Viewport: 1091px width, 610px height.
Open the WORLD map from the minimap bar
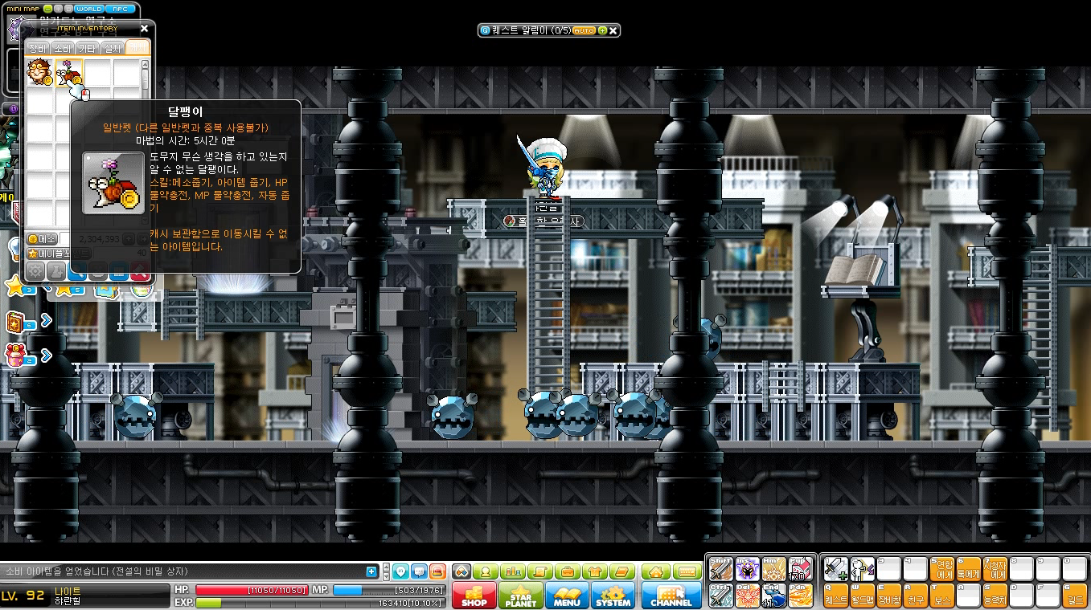90,9
